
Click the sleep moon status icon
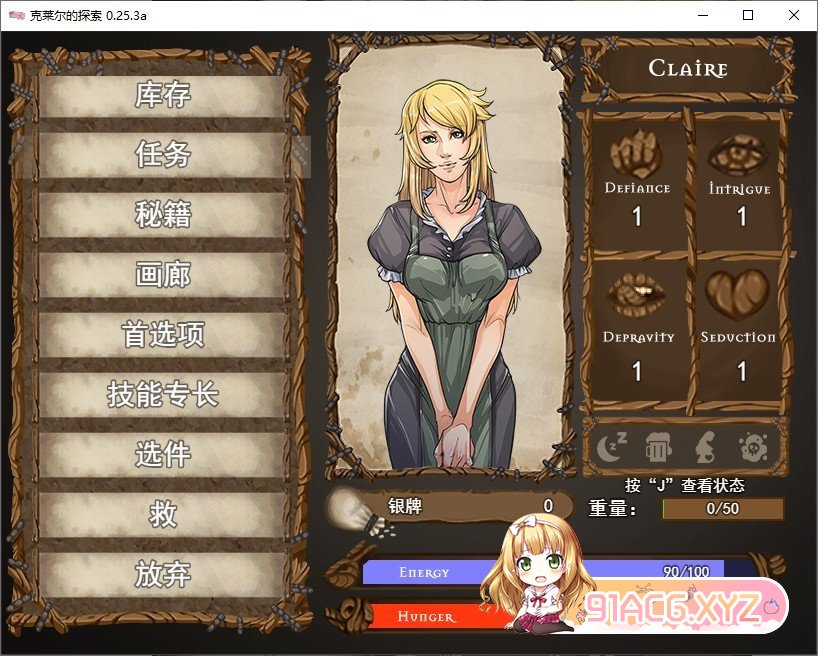611,446
